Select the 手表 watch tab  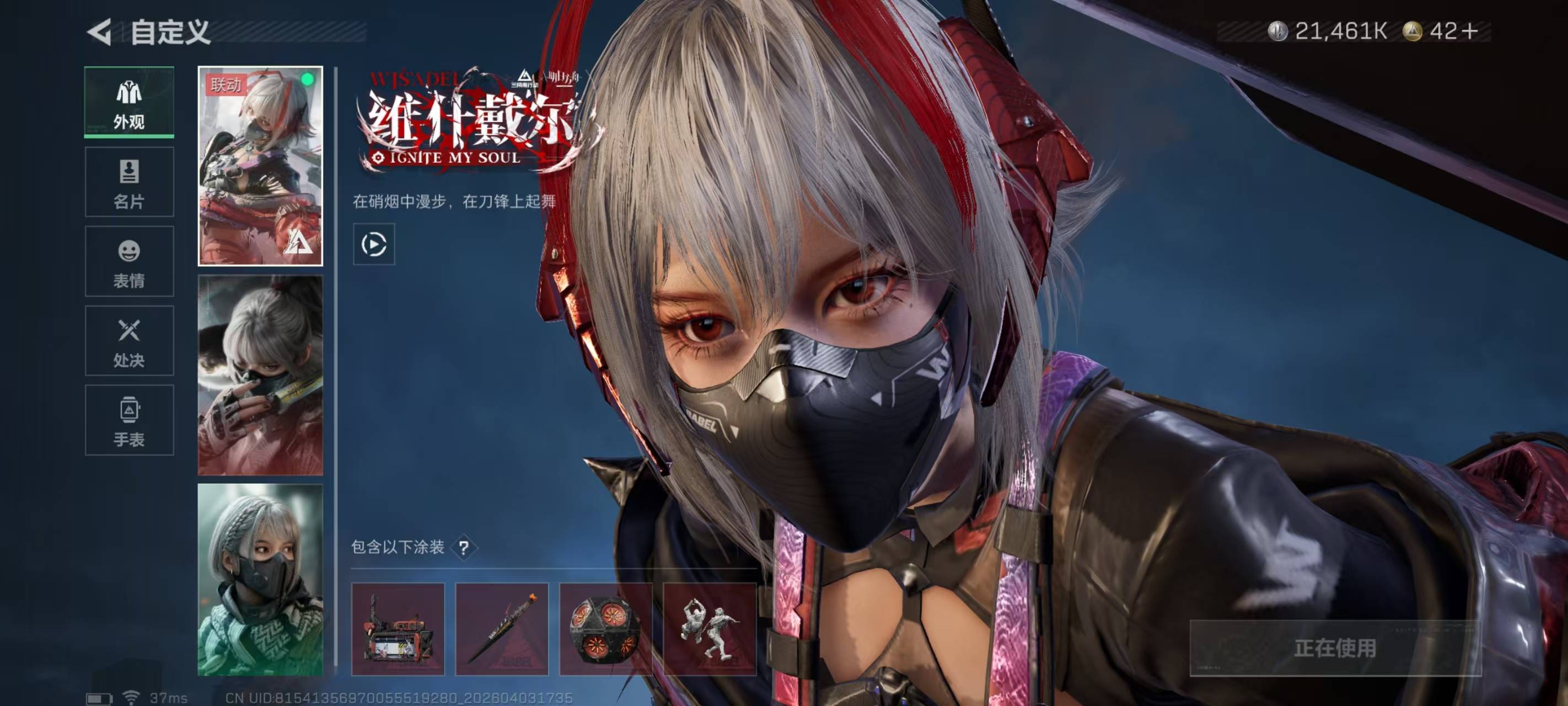click(129, 420)
